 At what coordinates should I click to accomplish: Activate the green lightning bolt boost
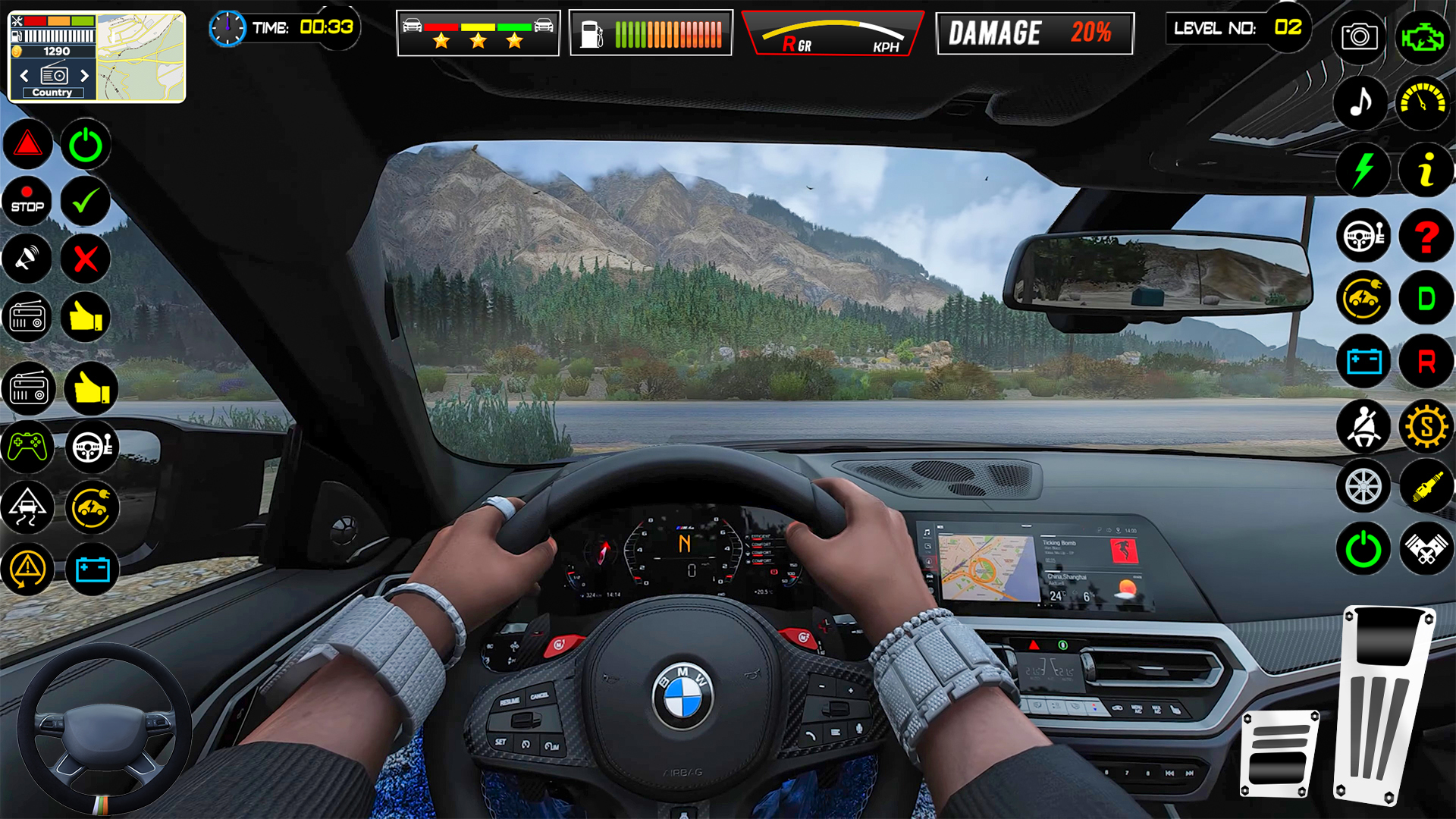click(x=1363, y=170)
